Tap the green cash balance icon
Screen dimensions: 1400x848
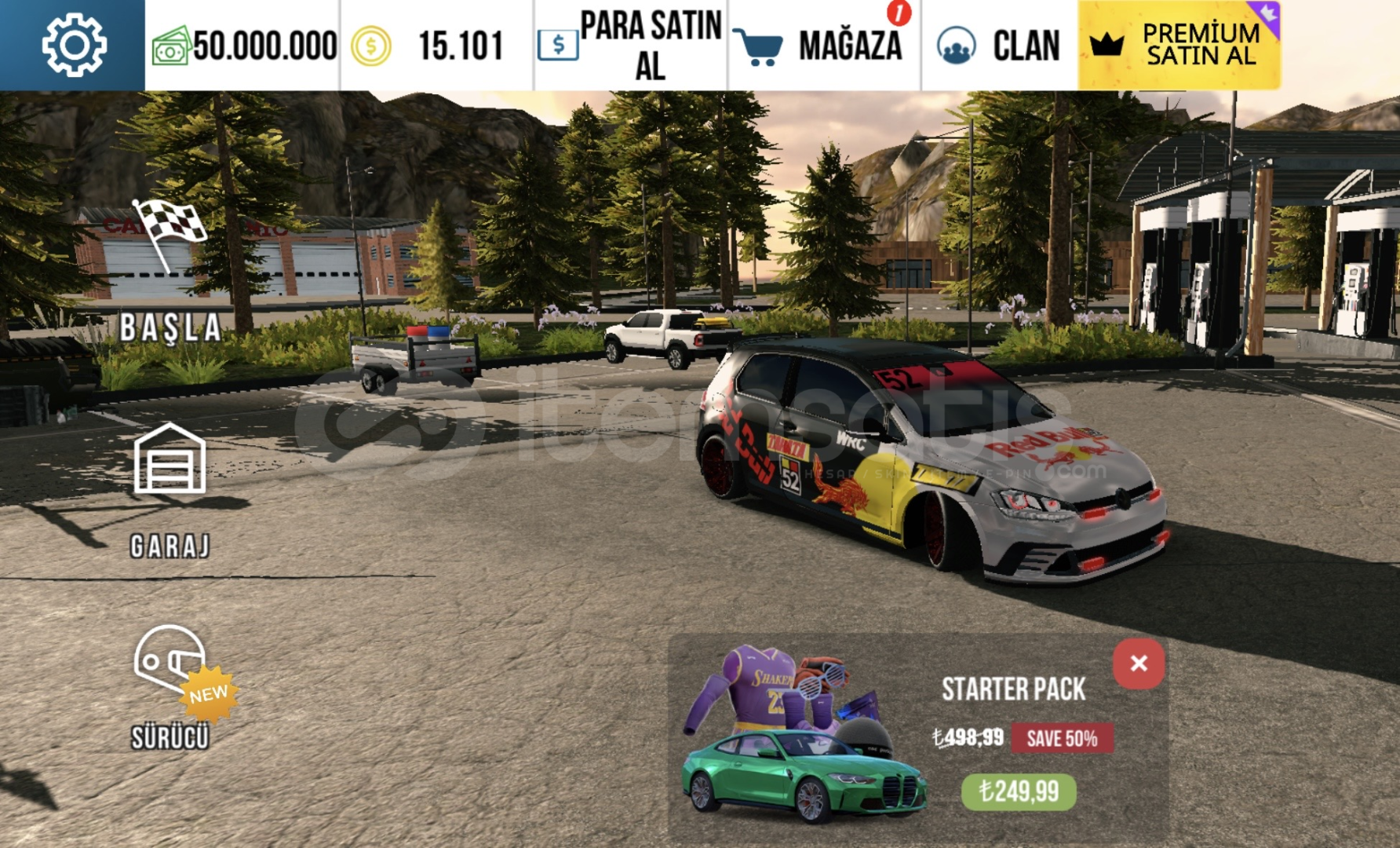pyautogui.click(x=171, y=46)
